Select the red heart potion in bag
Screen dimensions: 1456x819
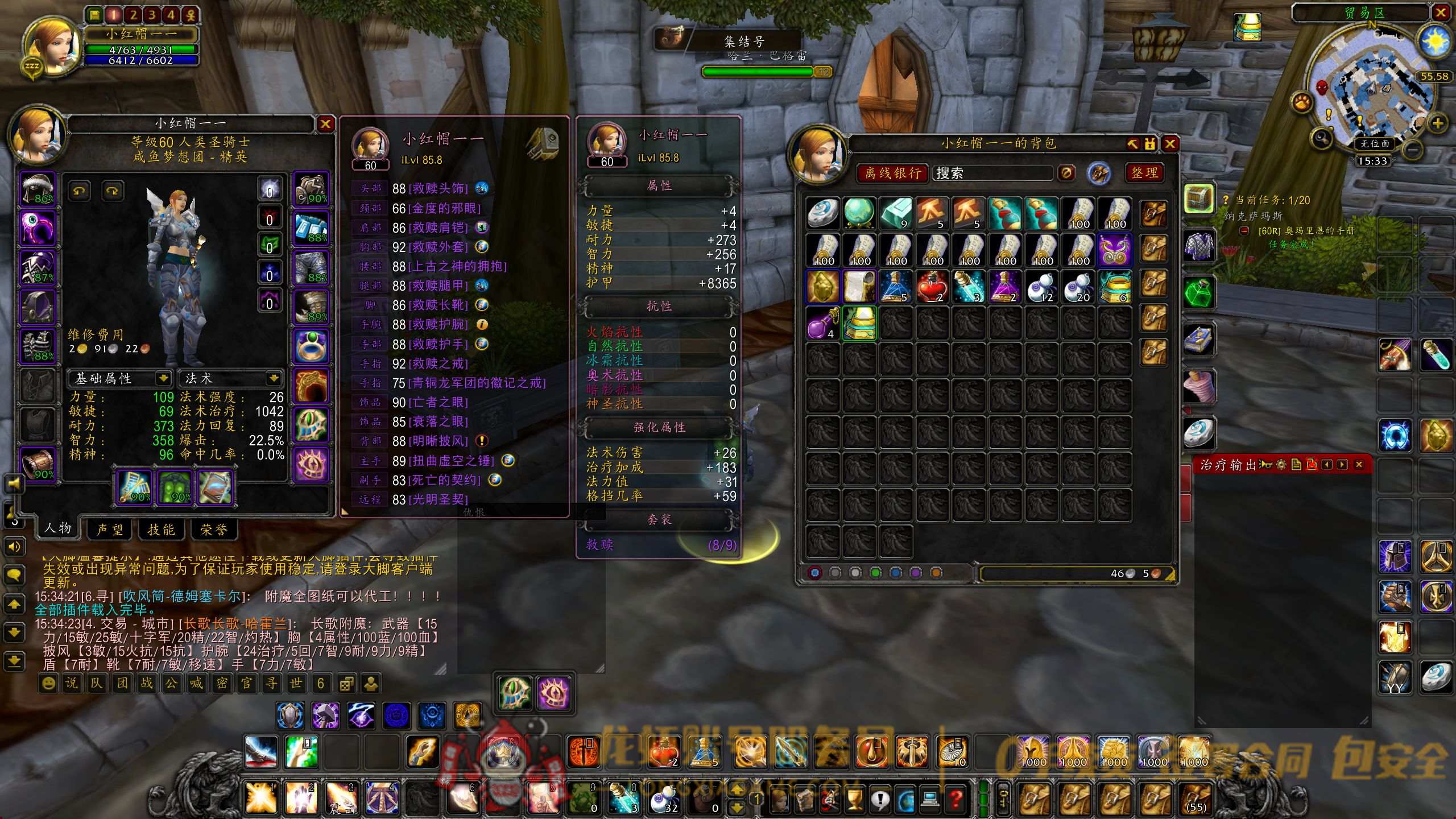click(932, 286)
